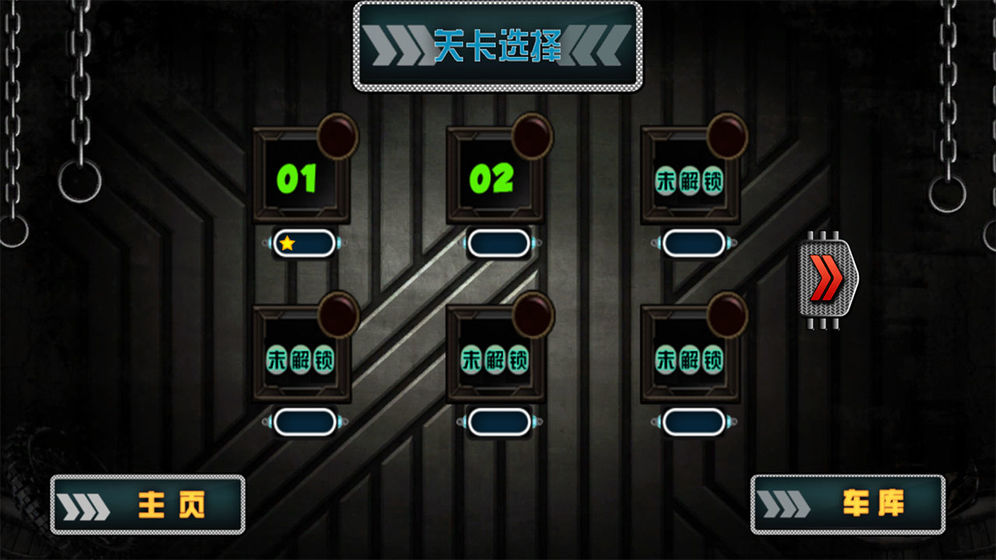Return to 主页 home screen

point(148,504)
